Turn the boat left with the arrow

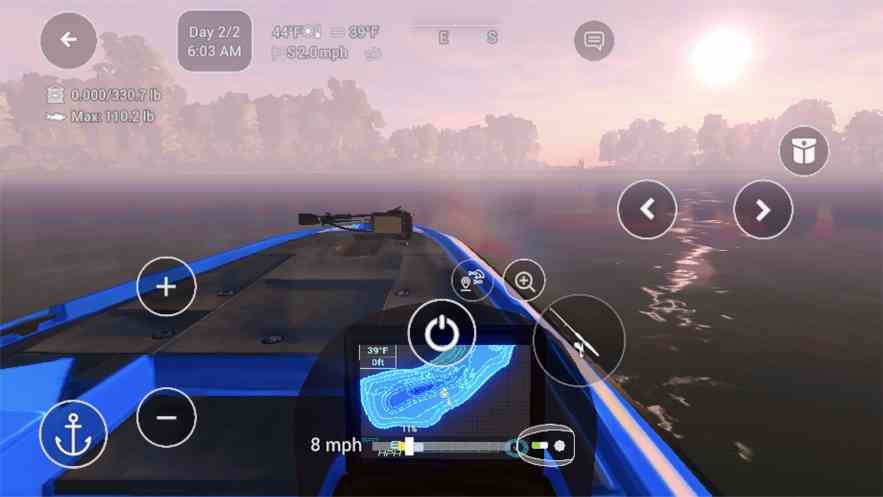647,210
